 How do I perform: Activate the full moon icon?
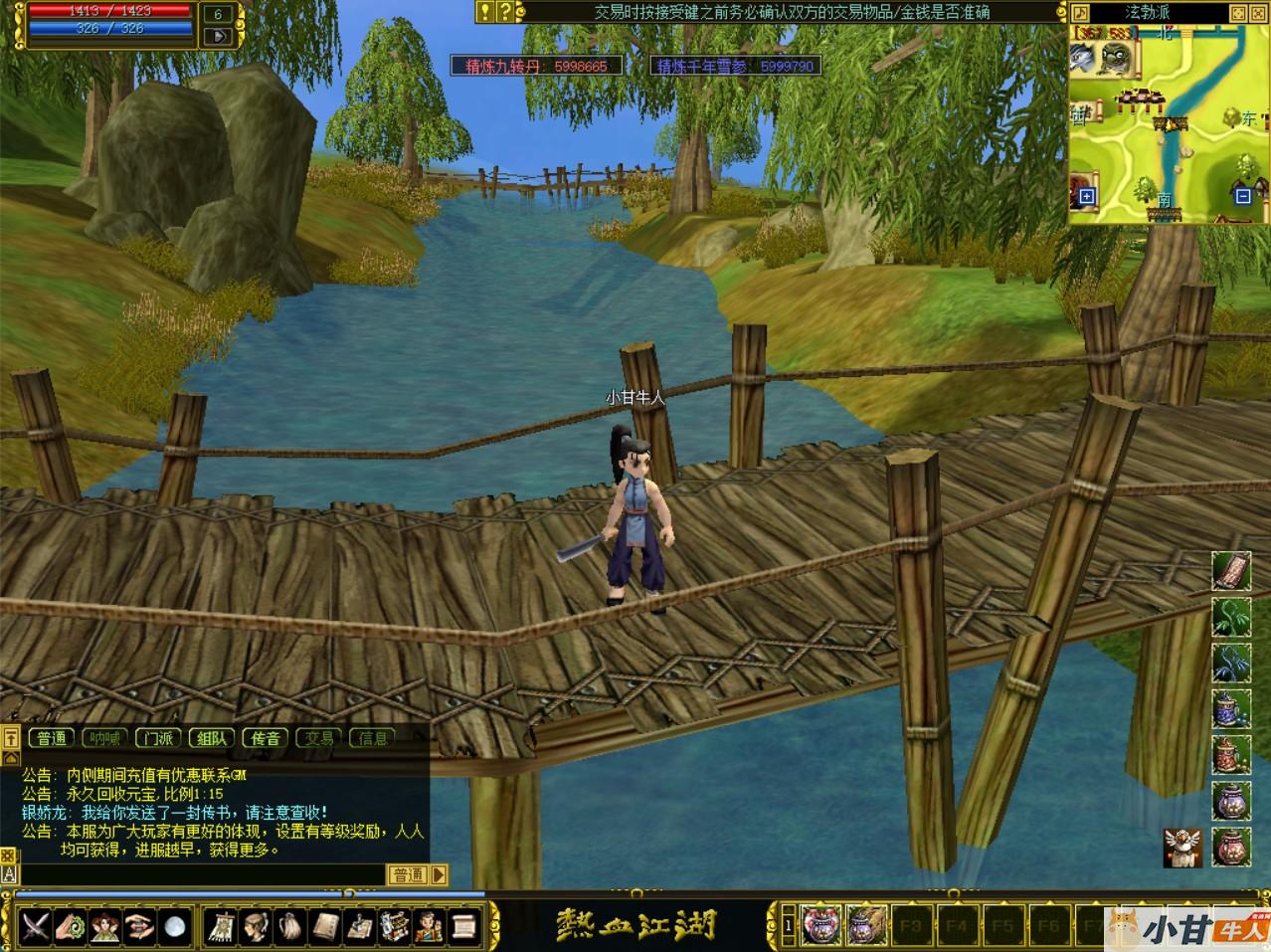pos(175,927)
